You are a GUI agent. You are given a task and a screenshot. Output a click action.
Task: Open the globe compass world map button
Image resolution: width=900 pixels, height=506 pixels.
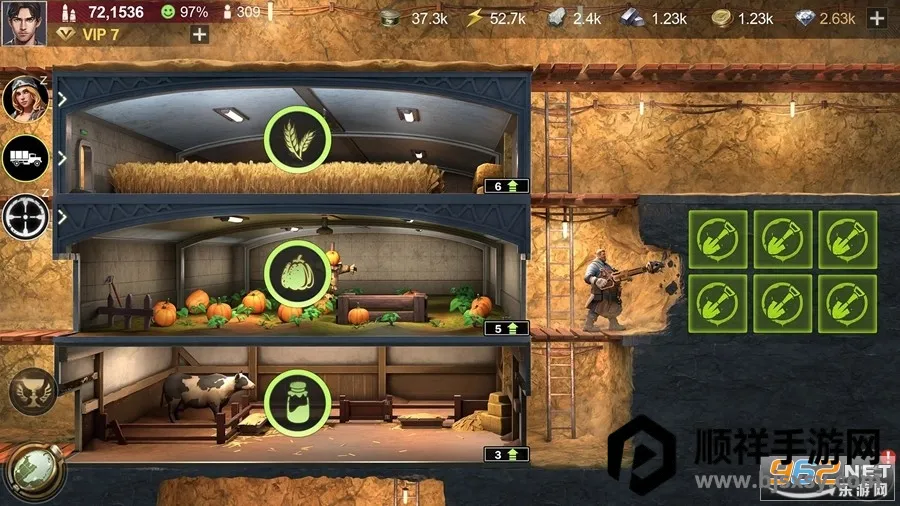[28, 470]
